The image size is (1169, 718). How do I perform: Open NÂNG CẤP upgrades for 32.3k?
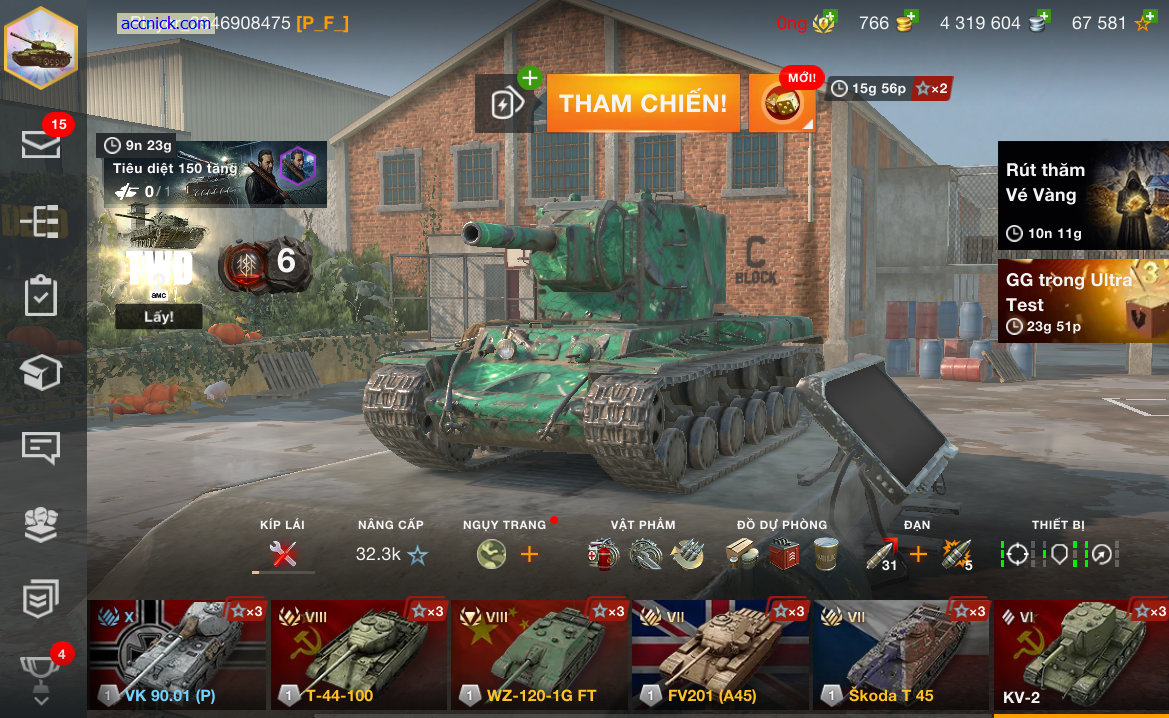coord(391,553)
